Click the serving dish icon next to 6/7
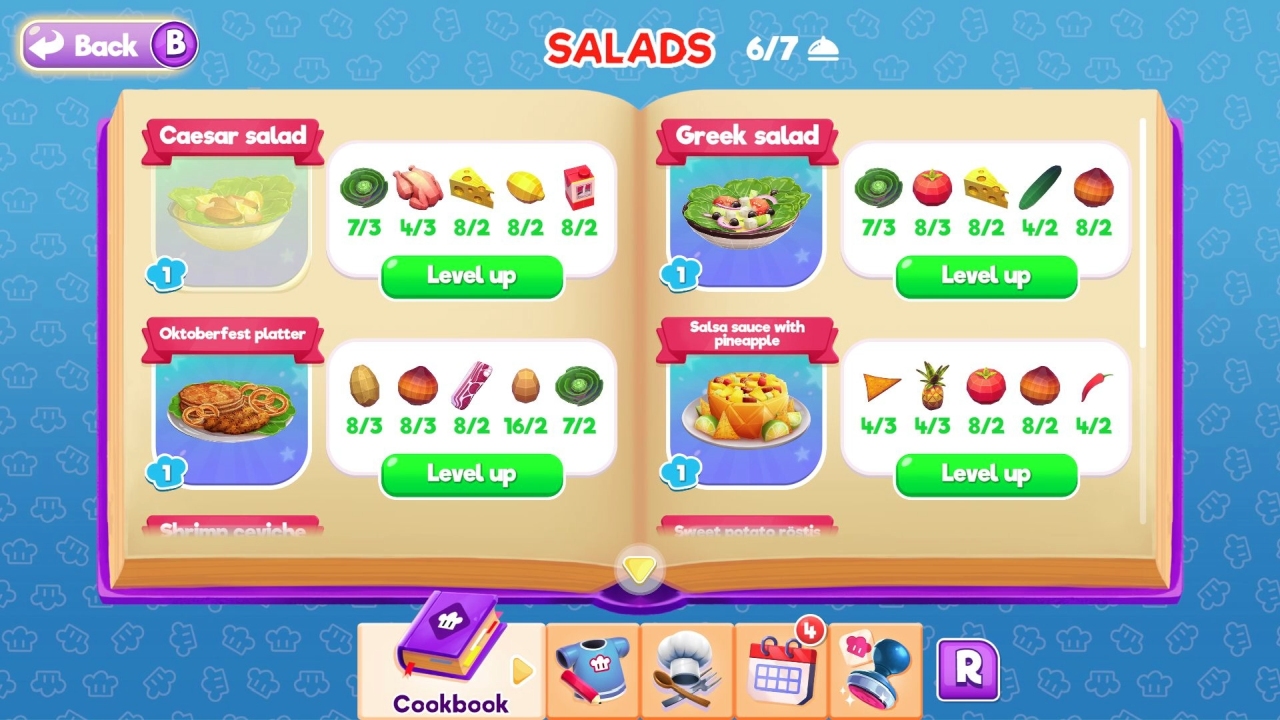The height and width of the screenshot is (720, 1280). 822,48
